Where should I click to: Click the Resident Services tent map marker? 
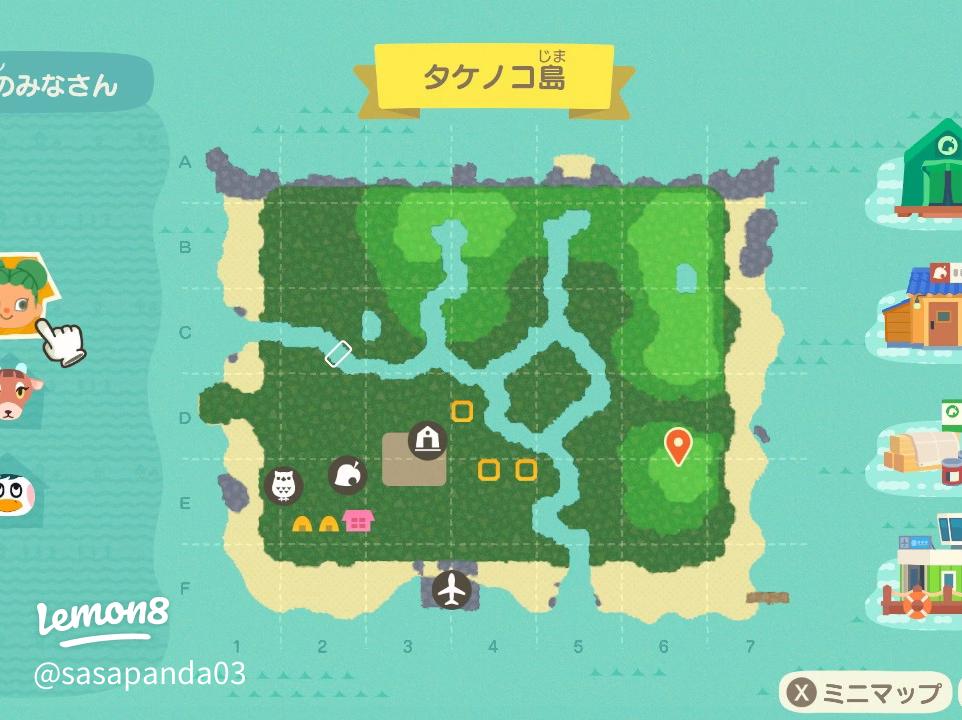427,439
